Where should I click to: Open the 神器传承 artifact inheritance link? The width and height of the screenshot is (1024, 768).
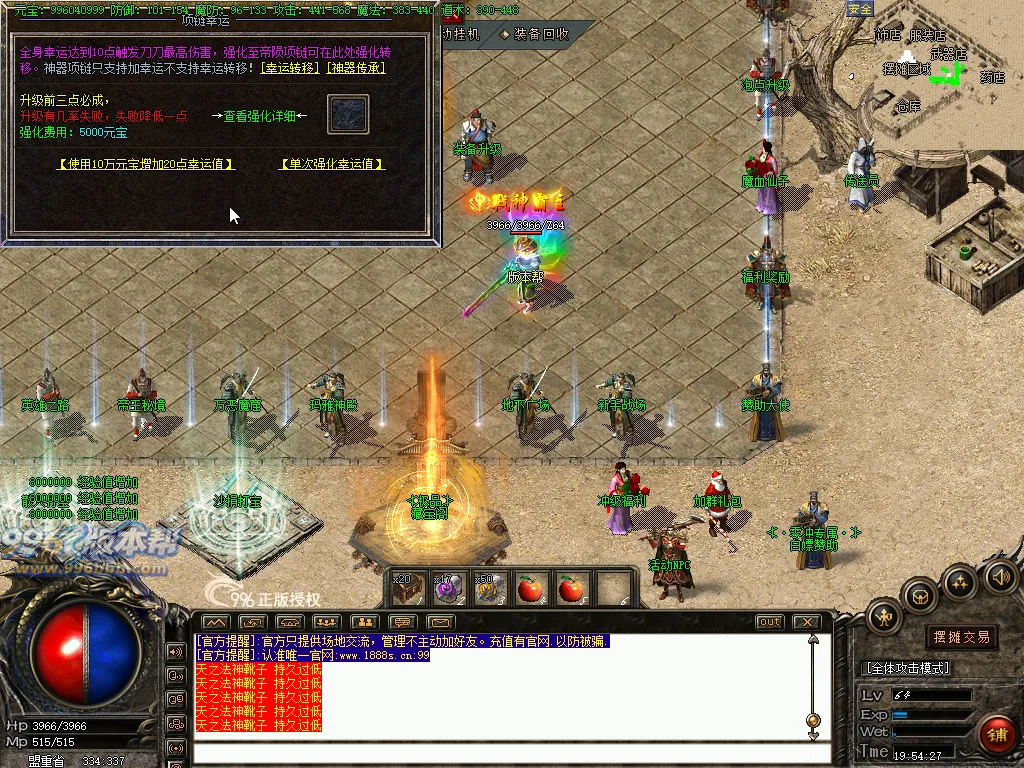coord(355,68)
